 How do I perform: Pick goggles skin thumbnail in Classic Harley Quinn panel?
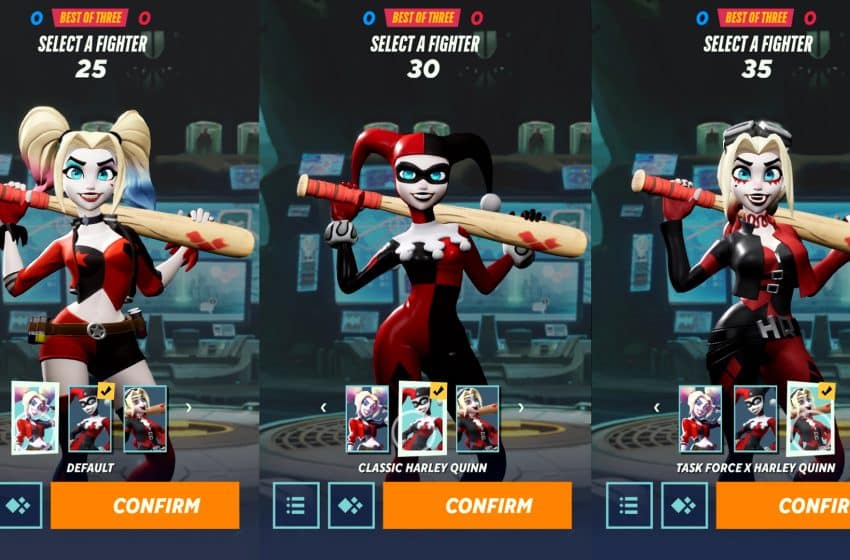coord(477,418)
